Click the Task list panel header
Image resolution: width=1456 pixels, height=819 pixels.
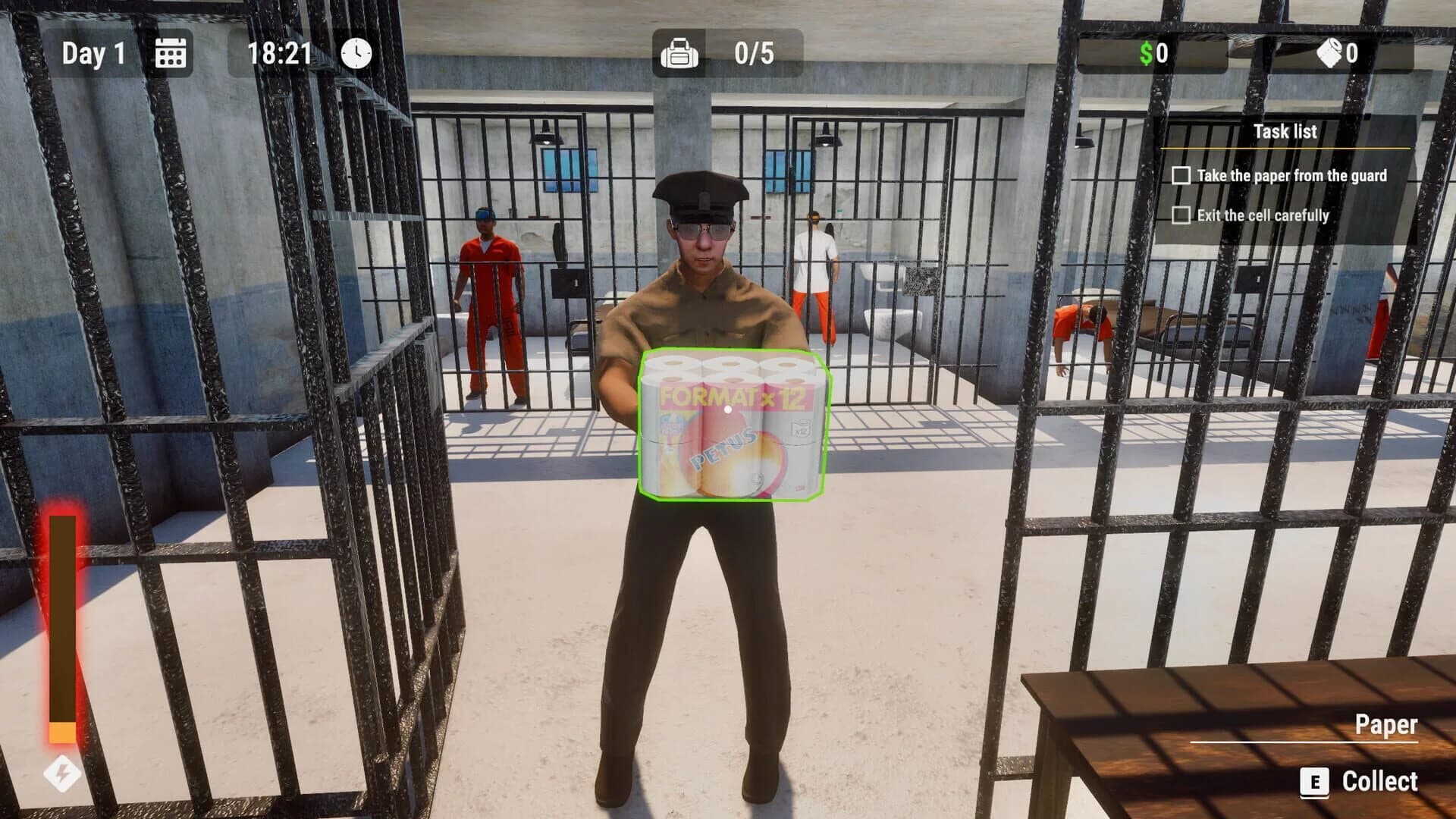[1287, 132]
